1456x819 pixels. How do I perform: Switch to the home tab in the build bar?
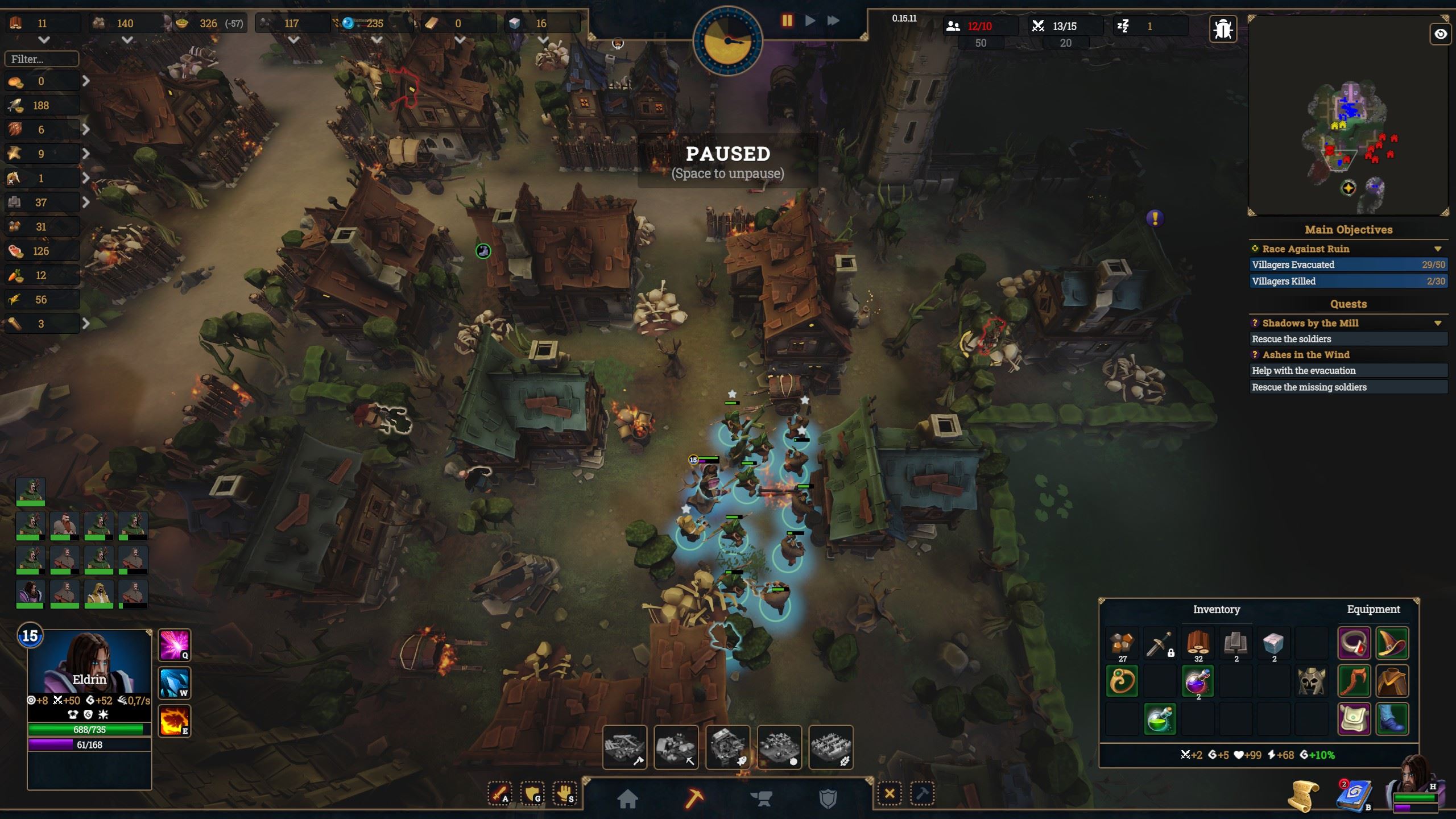[629, 797]
